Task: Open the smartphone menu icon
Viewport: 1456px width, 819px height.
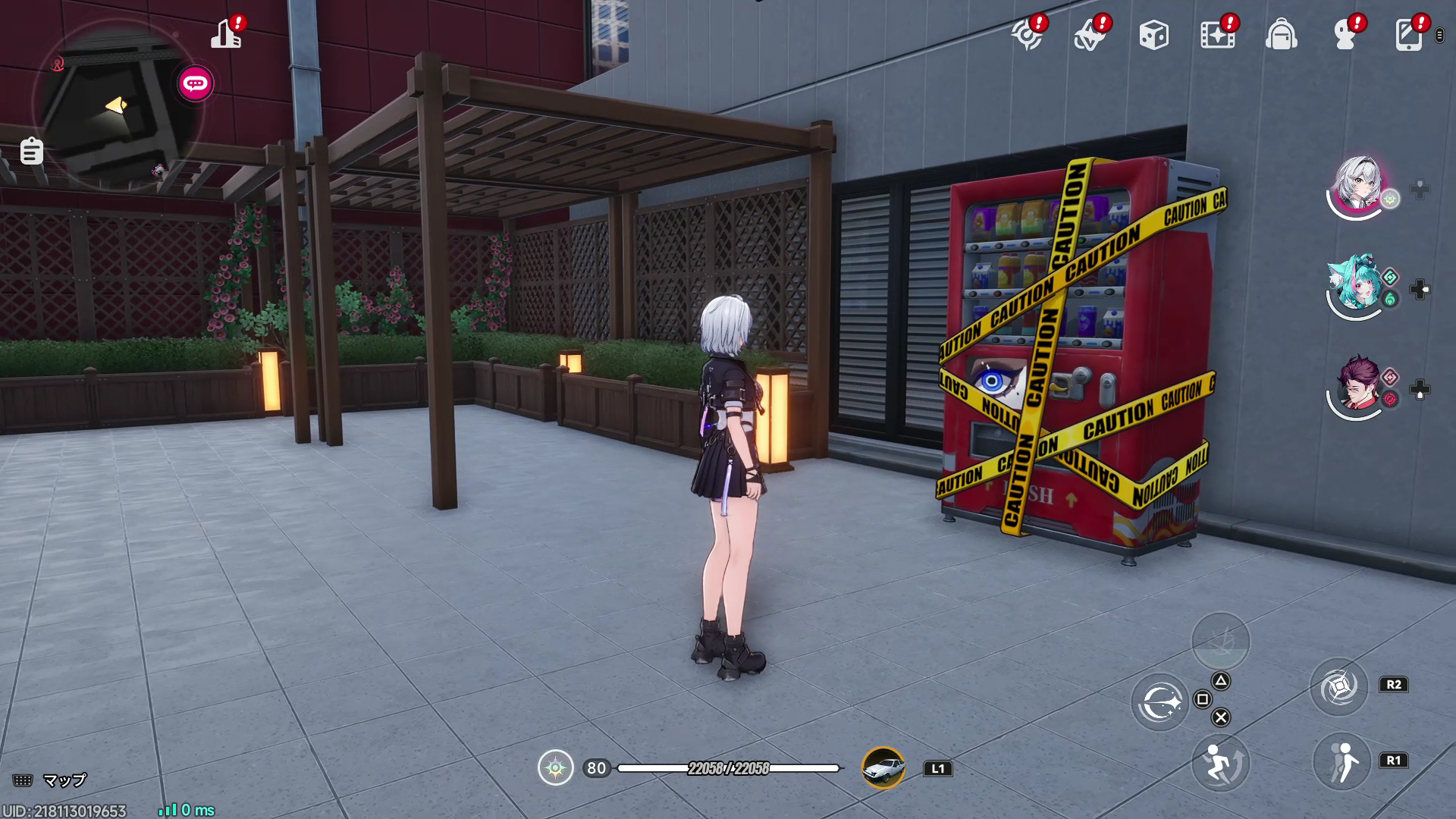Action: click(1408, 35)
